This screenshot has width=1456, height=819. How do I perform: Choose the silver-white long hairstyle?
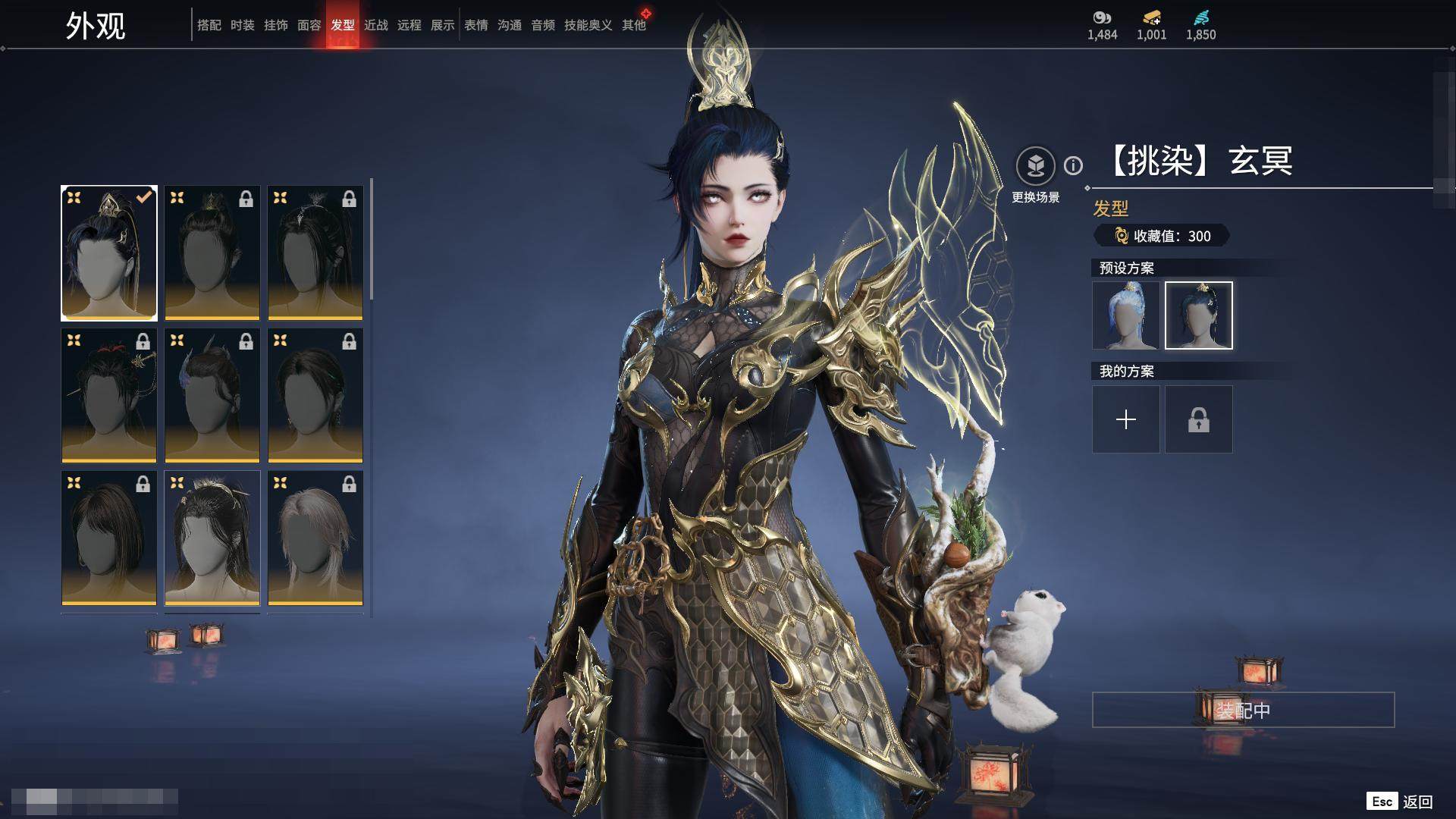(x=315, y=538)
